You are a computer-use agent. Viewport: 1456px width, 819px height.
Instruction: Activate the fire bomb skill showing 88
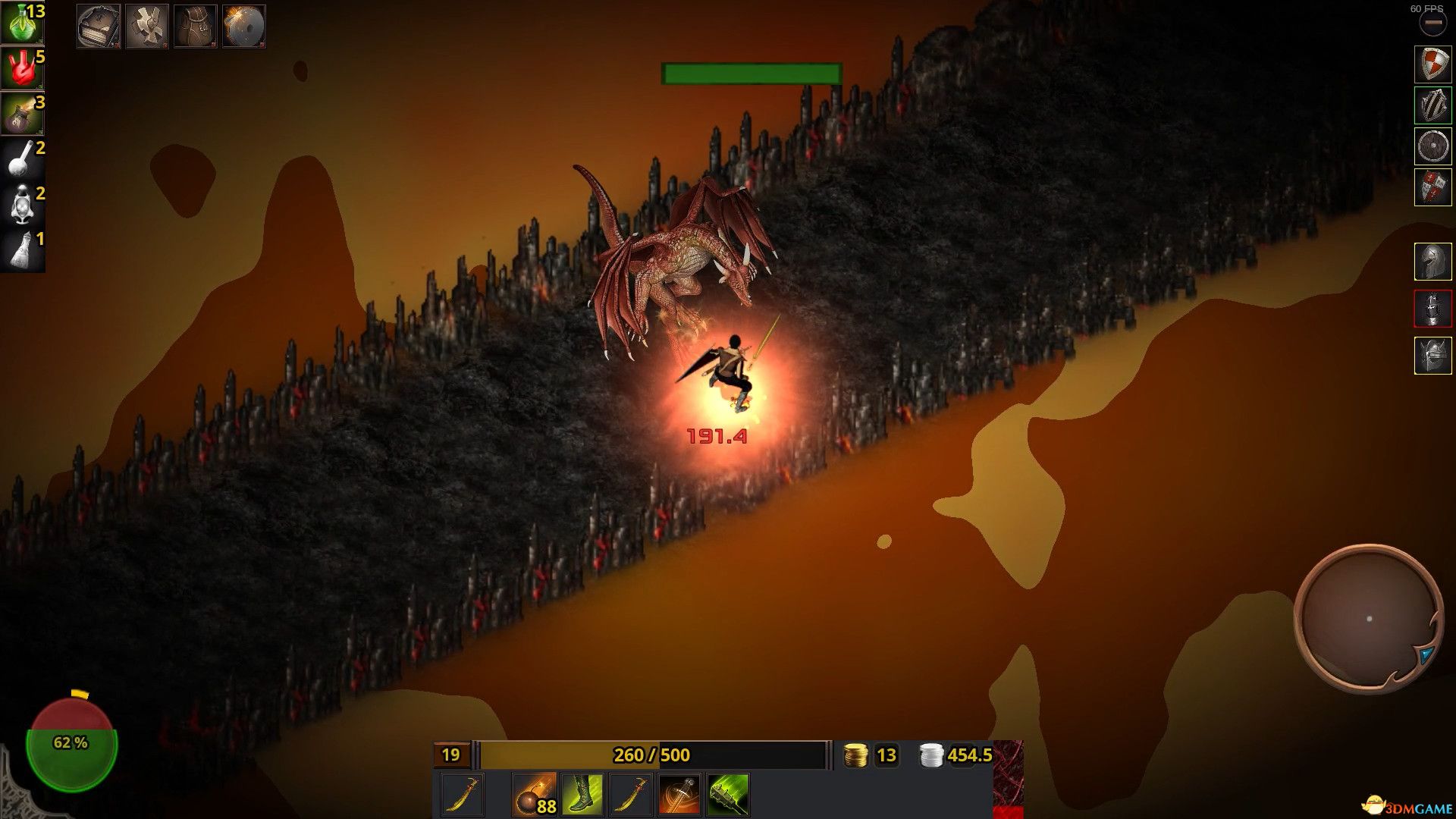tap(534, 795)
